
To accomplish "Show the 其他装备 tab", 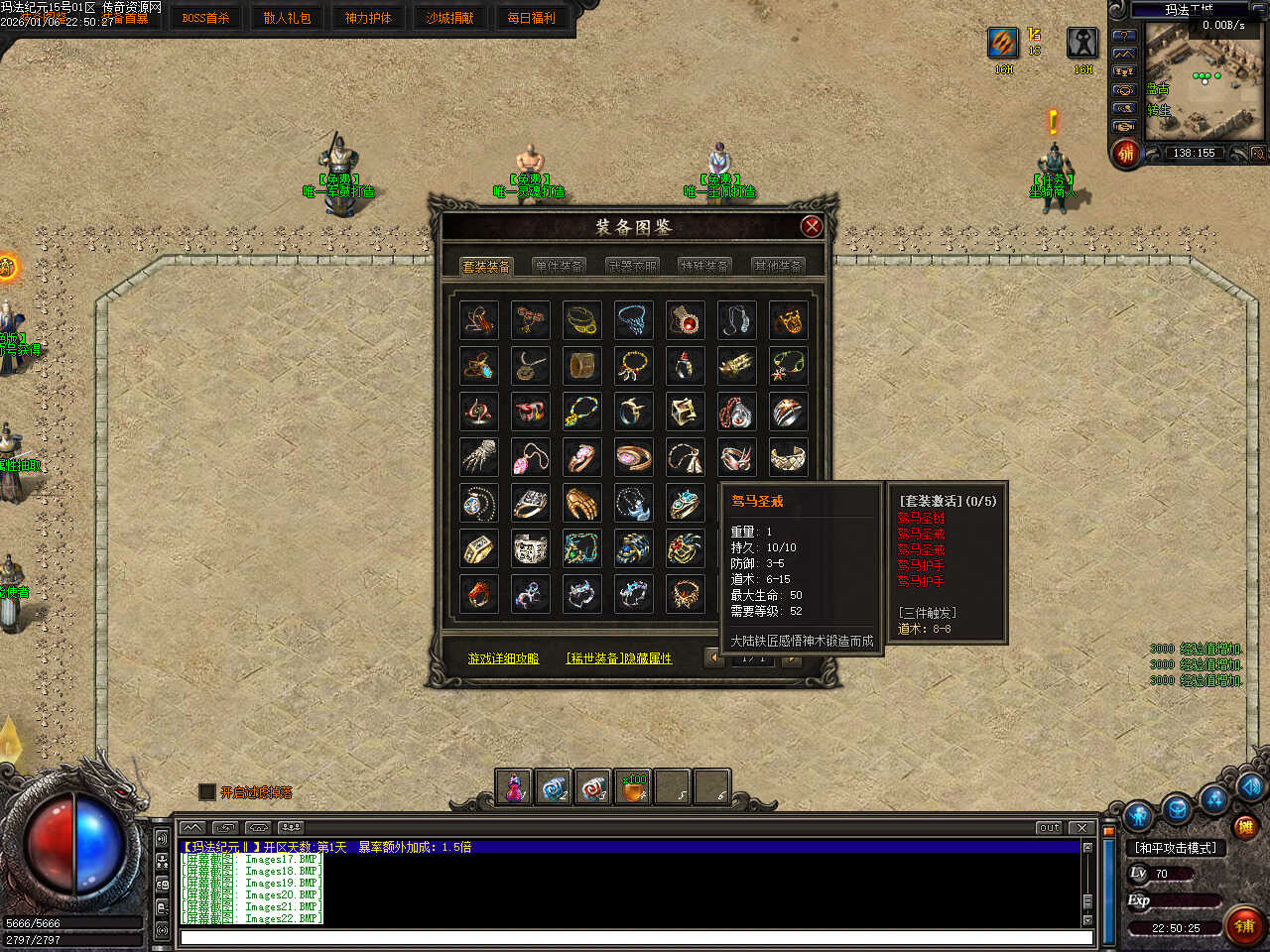I will coord(777,266).
